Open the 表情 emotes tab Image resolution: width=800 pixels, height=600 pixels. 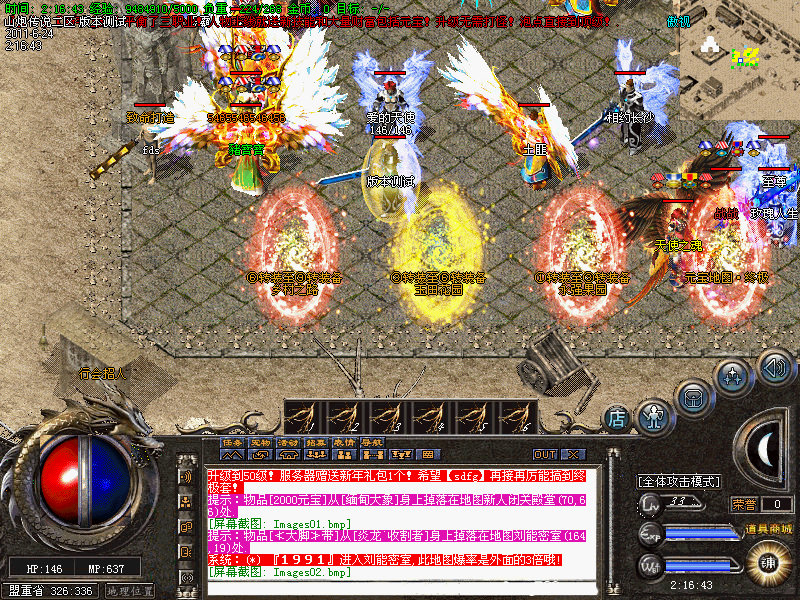[345, 441]
